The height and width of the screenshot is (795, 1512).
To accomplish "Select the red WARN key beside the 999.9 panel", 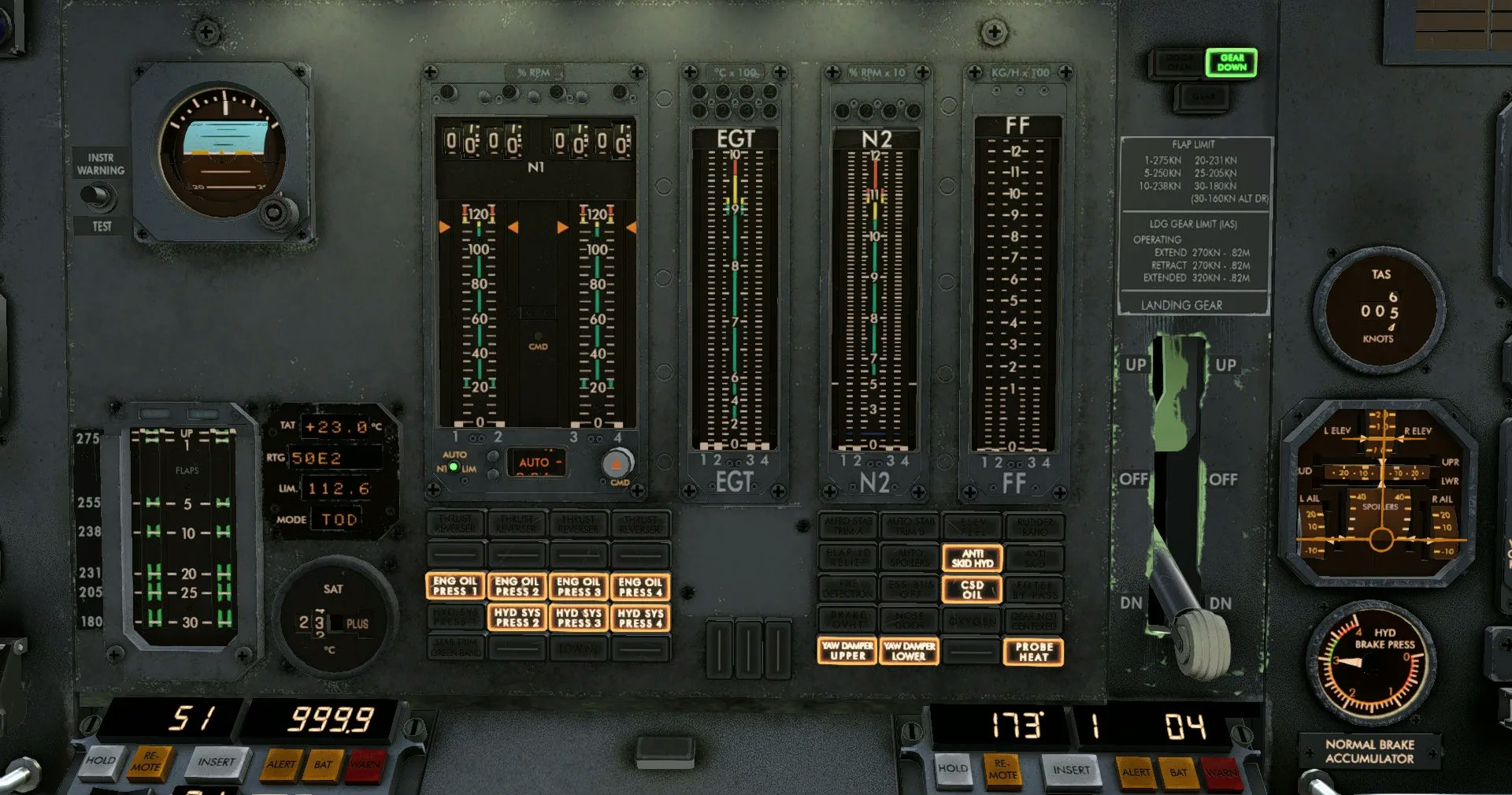I will point(364,765).
